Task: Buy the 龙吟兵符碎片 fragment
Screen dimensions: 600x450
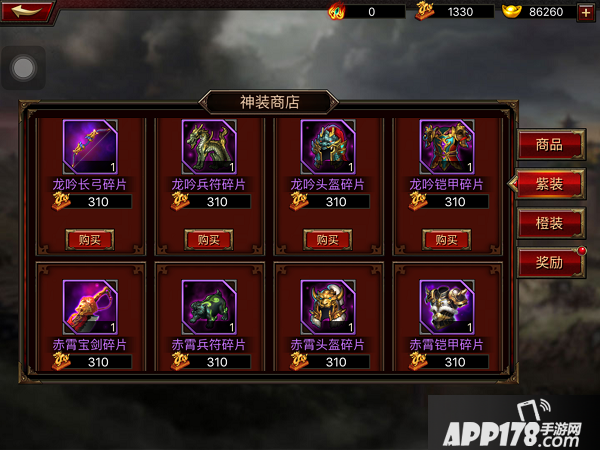Action: (x=209, y=239)
